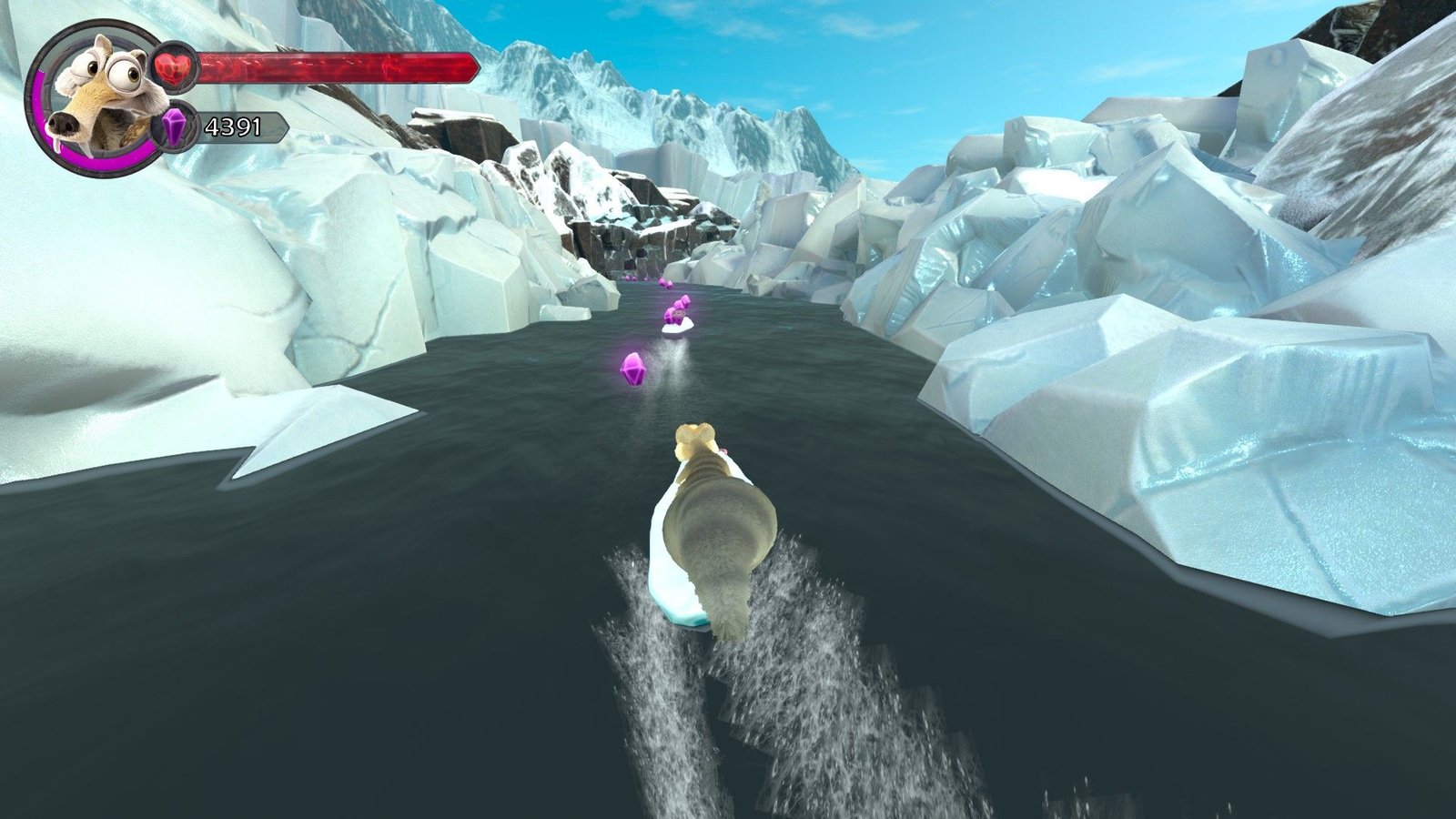The height and width of the screenshot is (819, 1456).
Task: Select the red heart health icon
Action: [x=173, y=66]
